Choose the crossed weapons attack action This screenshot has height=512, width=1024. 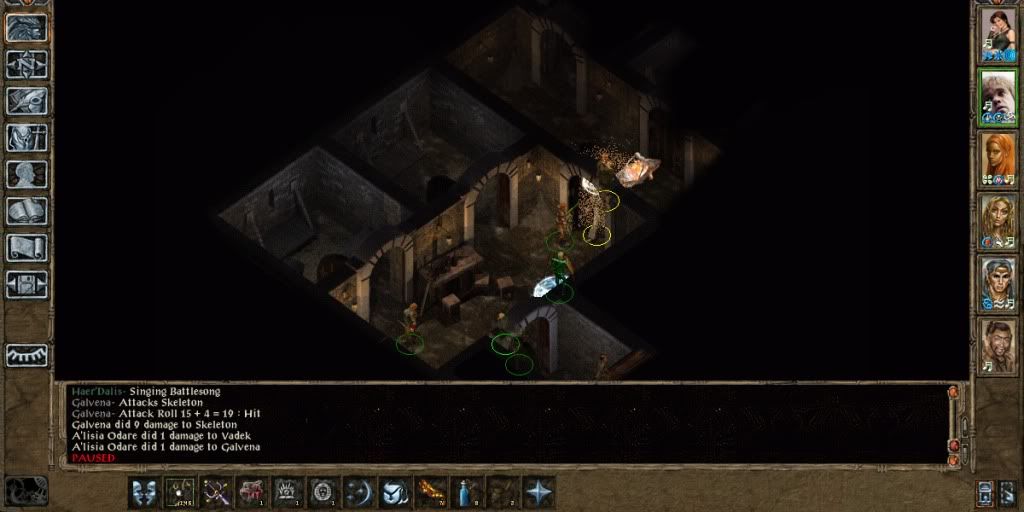click(217, 492)
